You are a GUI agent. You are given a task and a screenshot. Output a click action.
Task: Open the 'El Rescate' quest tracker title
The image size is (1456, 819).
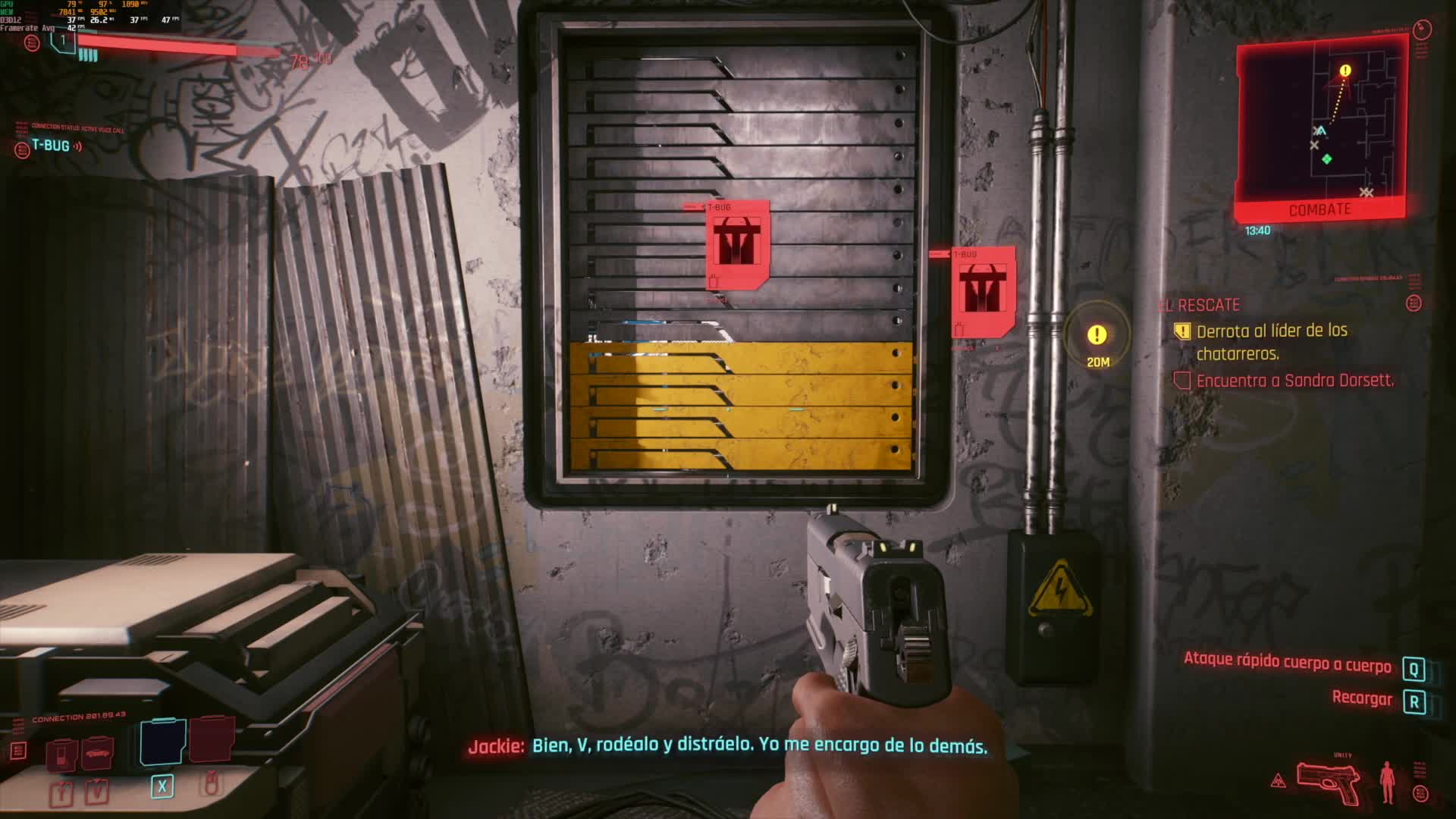1201,305
